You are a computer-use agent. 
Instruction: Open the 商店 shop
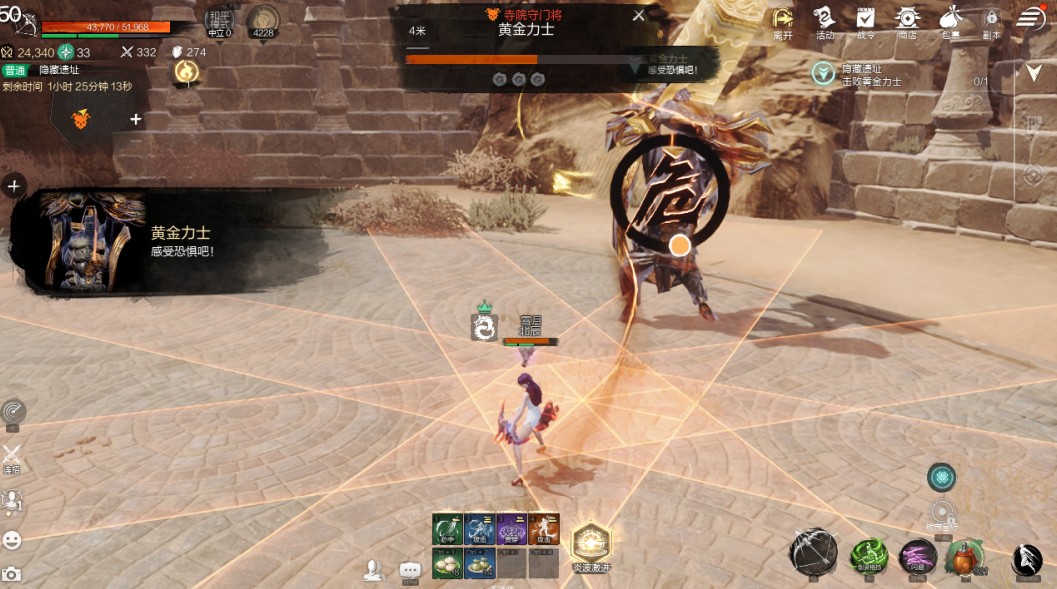(x=908, y=19)
